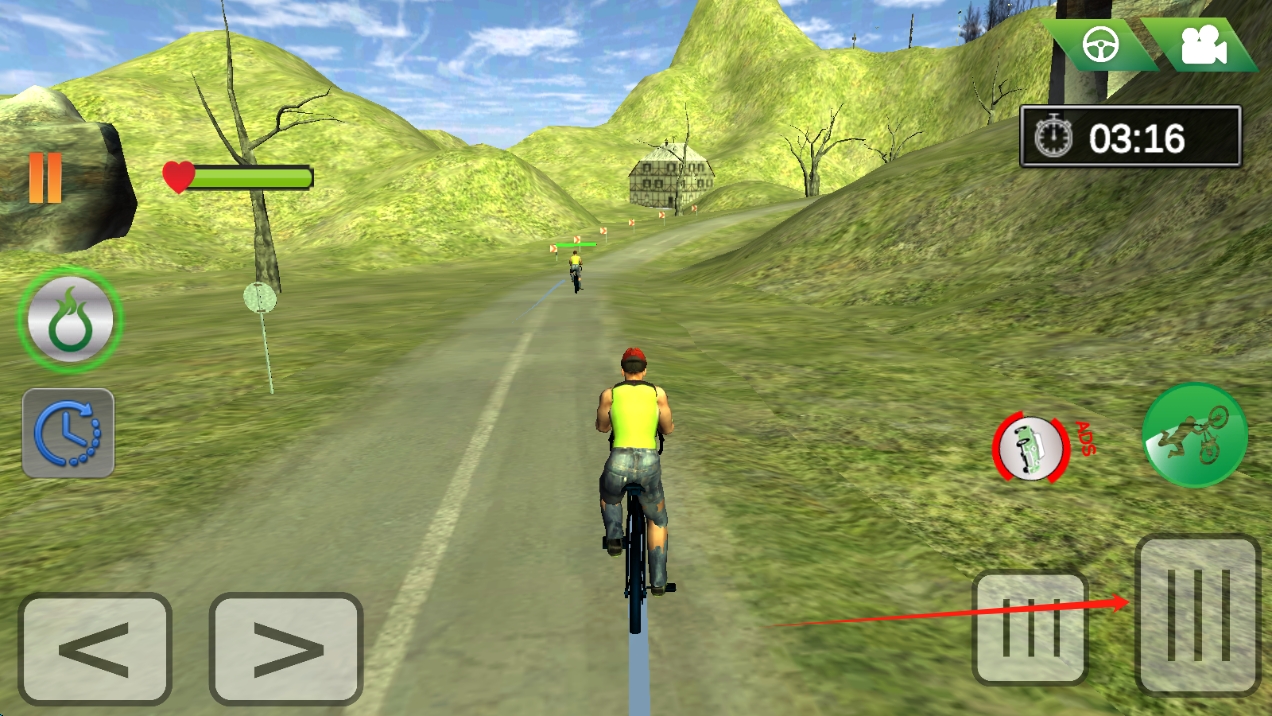This screenshot has height=716, width=1272.
Task: Activate the flame nitro boost button
Action: (70, 320)
